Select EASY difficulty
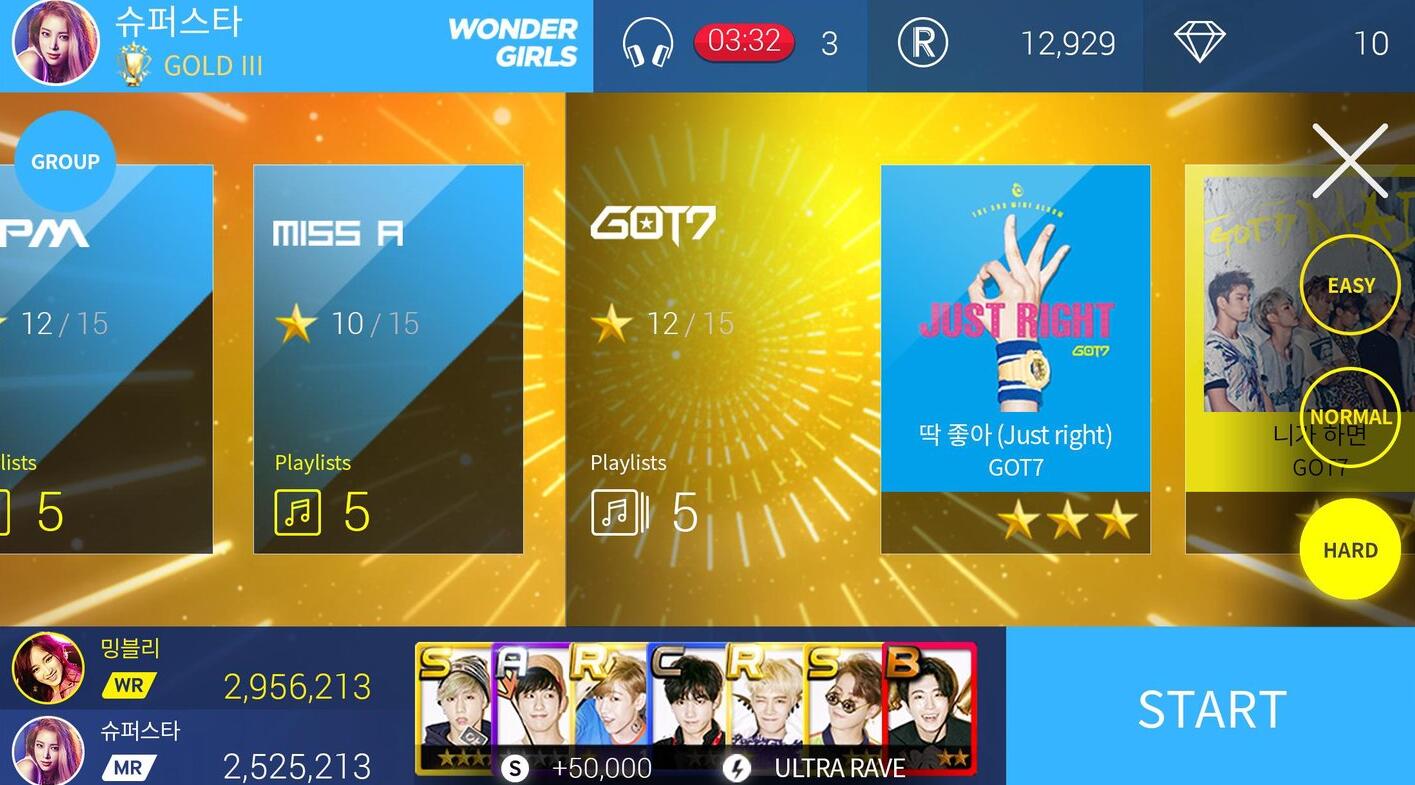Screen dimensions: 1415x785 [x=1350, y=284]
